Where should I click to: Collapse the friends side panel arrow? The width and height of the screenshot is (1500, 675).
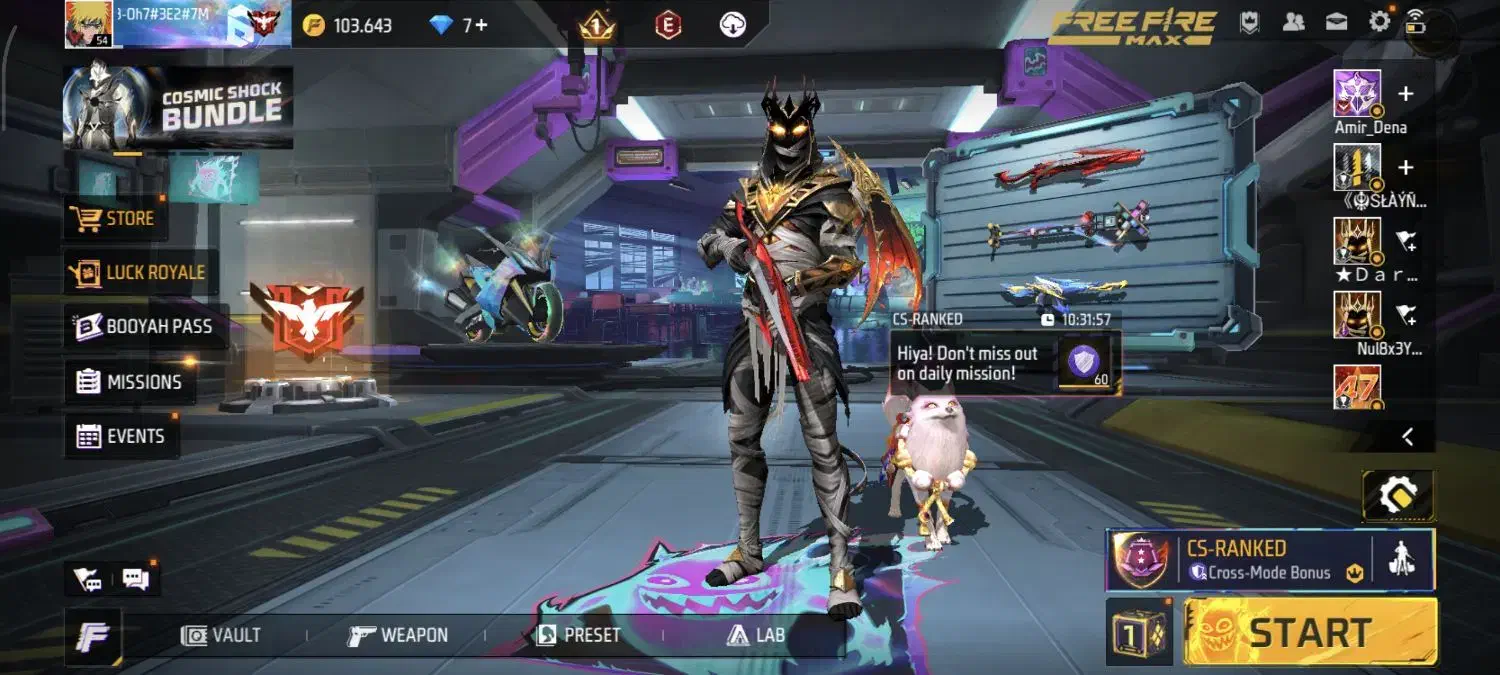tap(1407, 436)
